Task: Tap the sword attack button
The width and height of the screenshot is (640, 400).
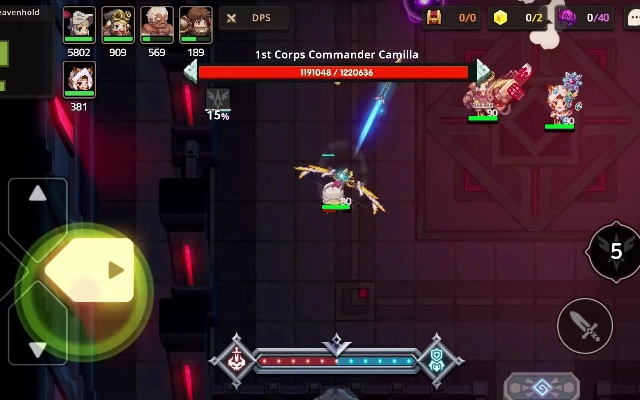Action: coord(584,325)
